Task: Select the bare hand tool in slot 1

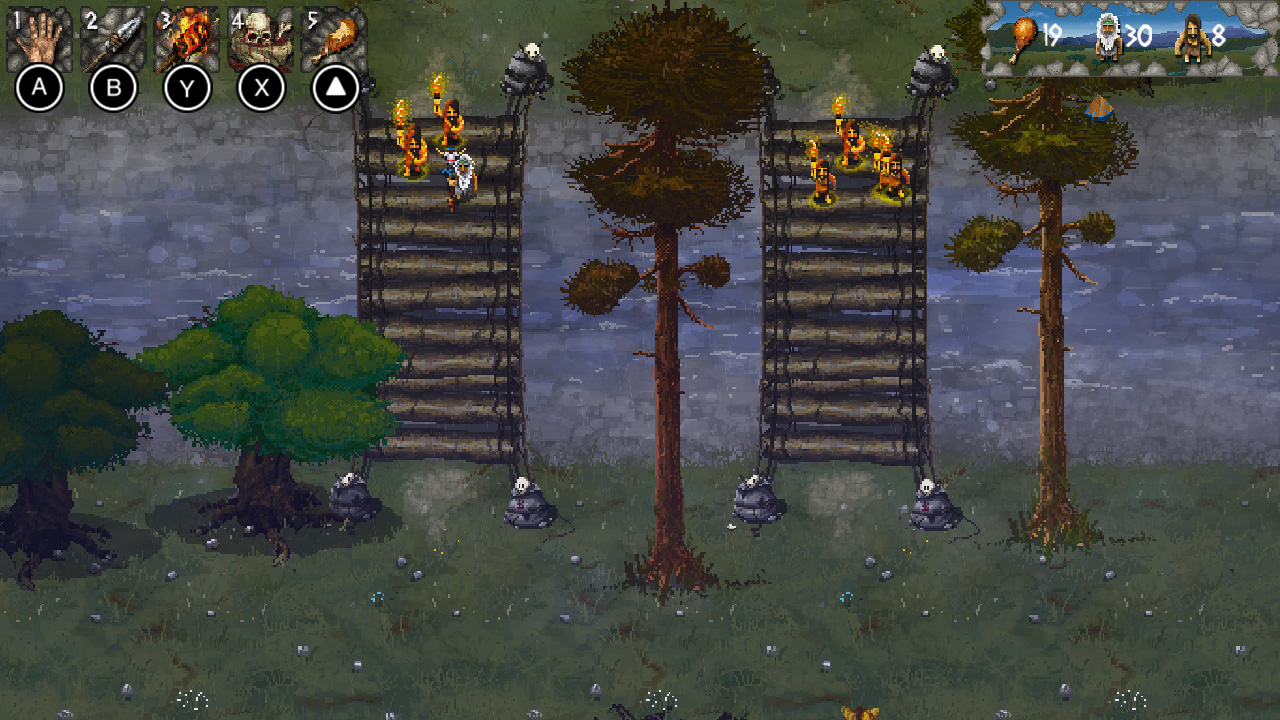Action: click(42, 32)
